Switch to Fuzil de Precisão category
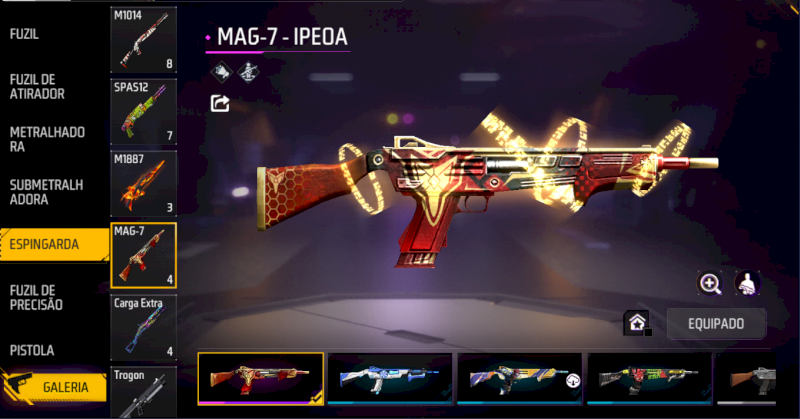 [40, 297]
